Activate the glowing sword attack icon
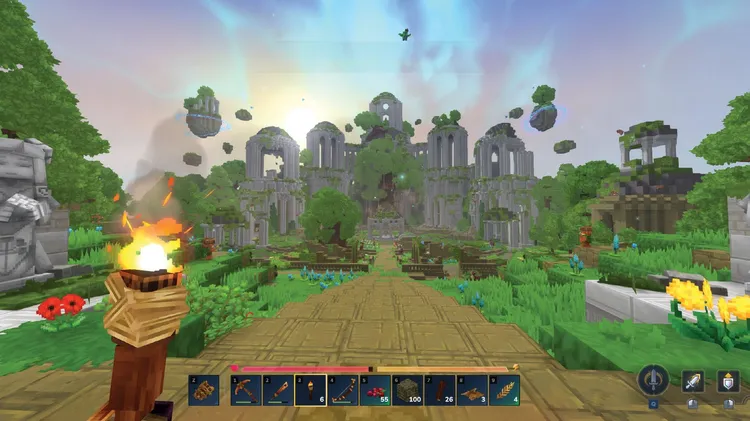The height and width of the screenshot is (421, 750). click(x=693, y=380)
